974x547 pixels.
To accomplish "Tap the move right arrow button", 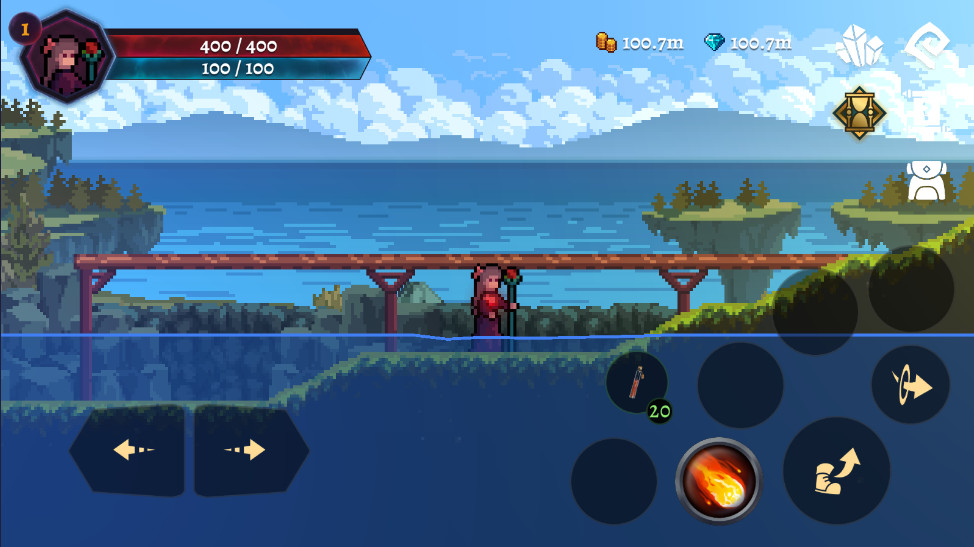I will click(250, 450).
